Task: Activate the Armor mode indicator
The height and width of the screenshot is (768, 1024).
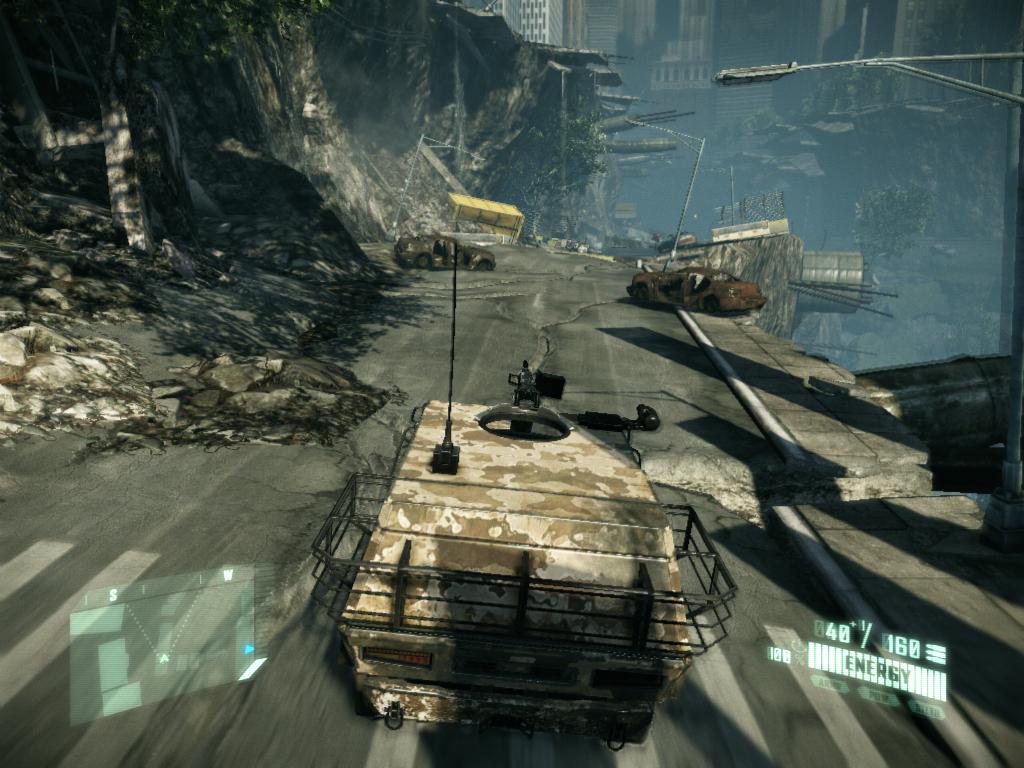Action: pyautogui.click(x=829, y=685)
